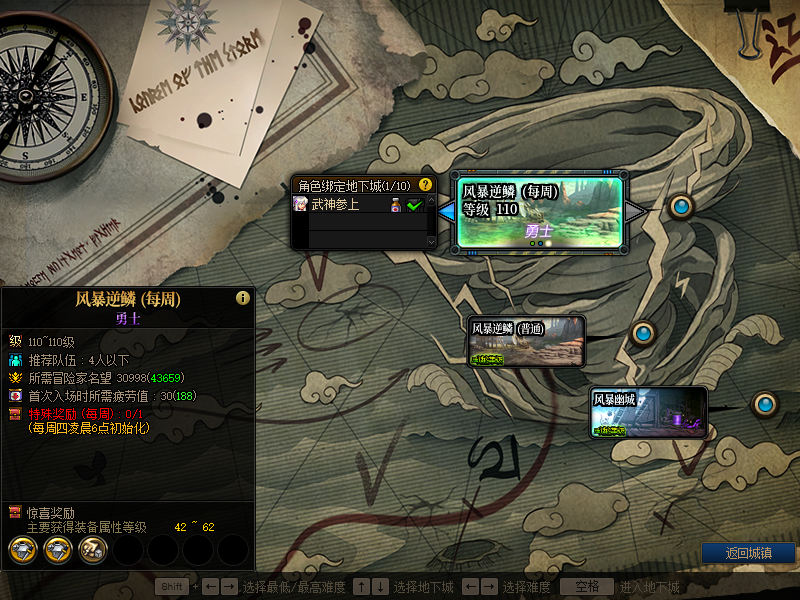This screenshot has height=600, width=800.
Task: Click the blue map node right of 风暴逆鳞 (每周)
Action: pyautogui.click(x=682, y=206)
